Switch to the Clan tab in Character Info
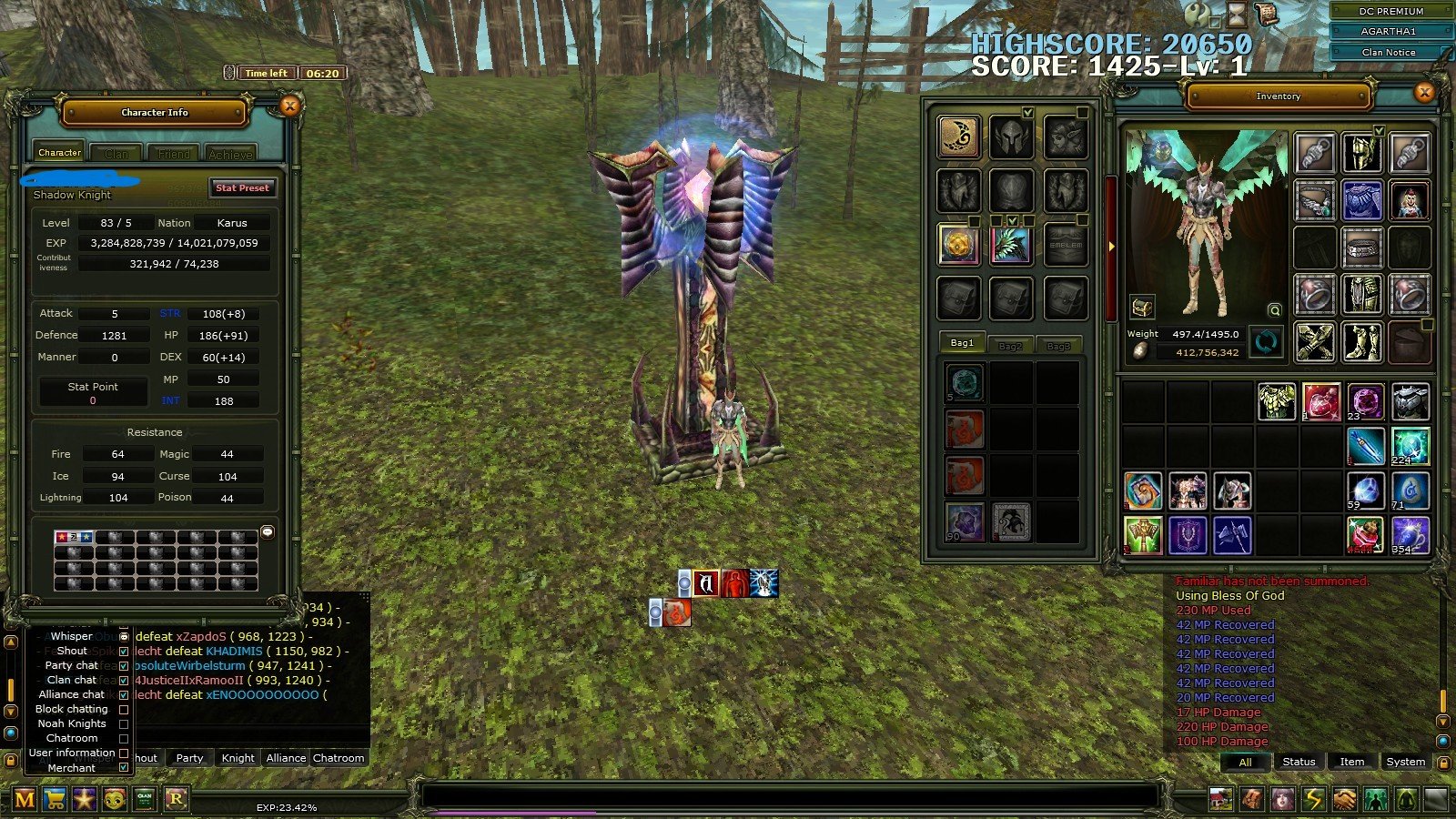Image resolution: width=1456 pixels, height=819 pixels. 116,152
